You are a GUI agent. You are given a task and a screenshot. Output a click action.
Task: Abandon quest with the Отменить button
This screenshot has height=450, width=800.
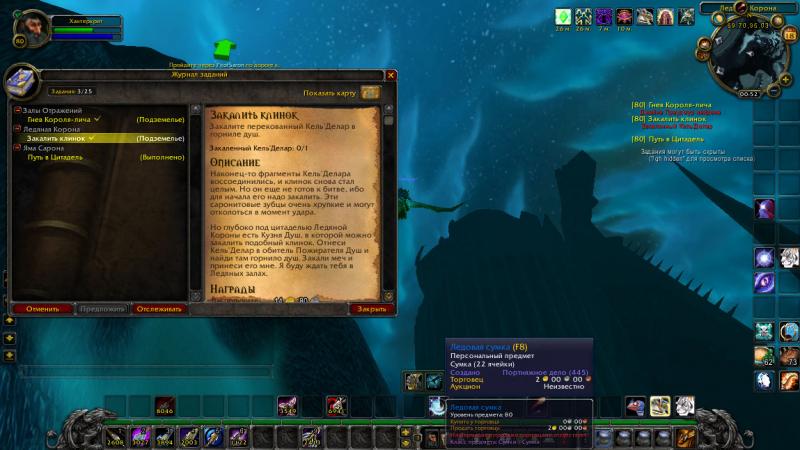click(43, 309)
